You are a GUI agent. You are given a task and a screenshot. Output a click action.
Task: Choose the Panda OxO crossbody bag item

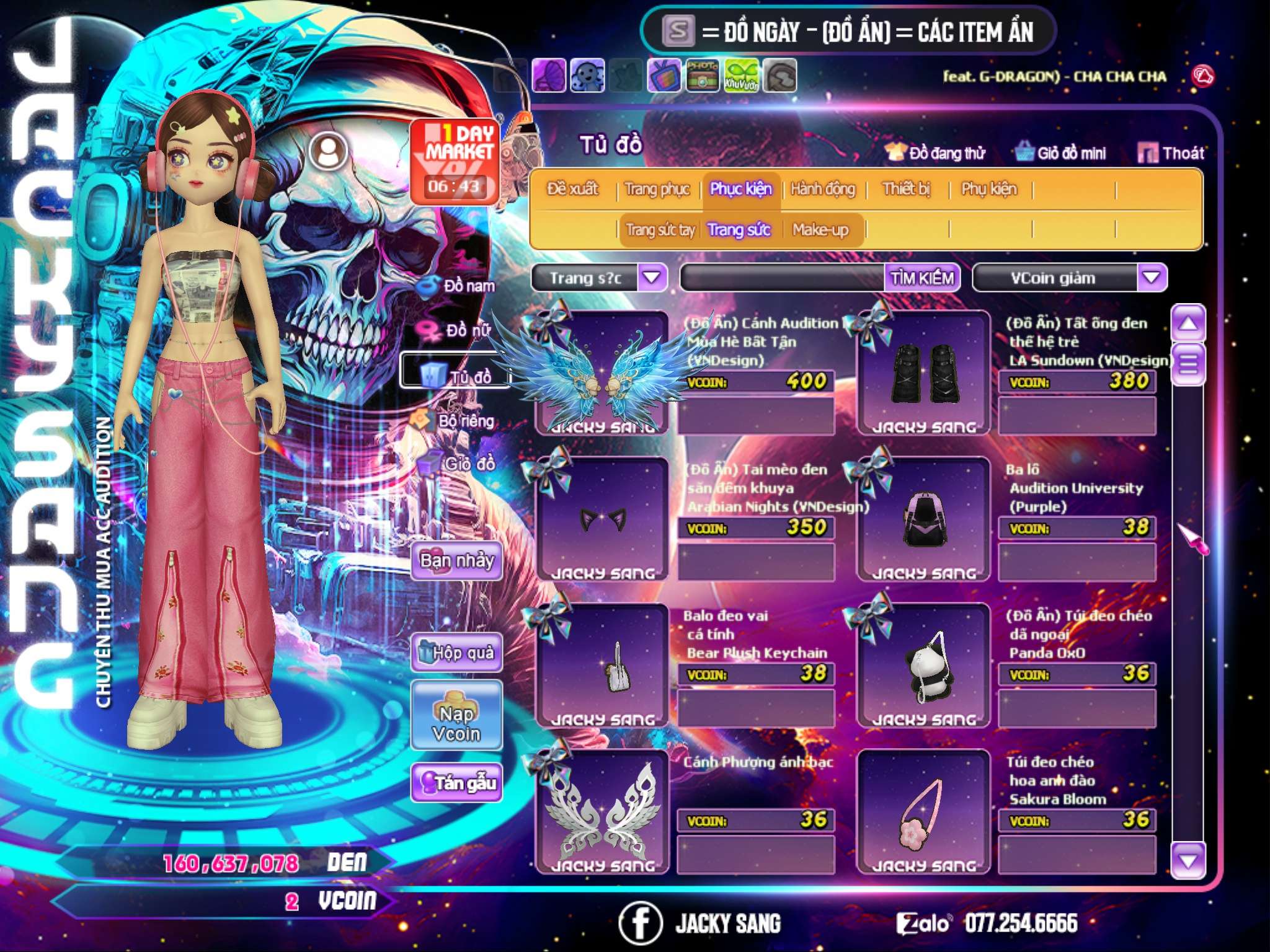click(923, 665)
